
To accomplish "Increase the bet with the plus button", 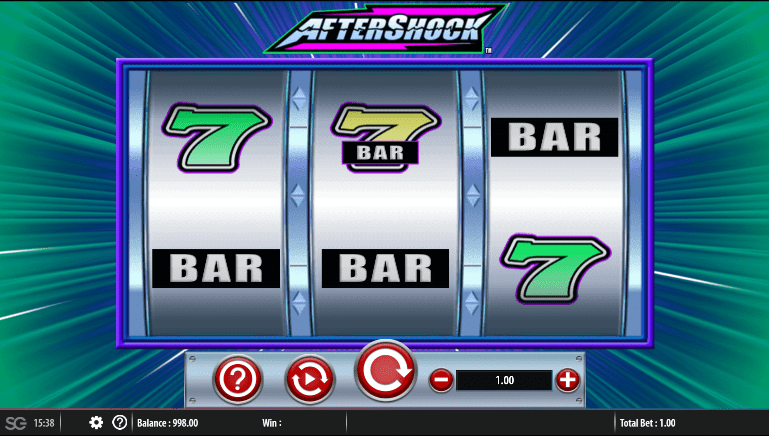I will coord(567,380).
